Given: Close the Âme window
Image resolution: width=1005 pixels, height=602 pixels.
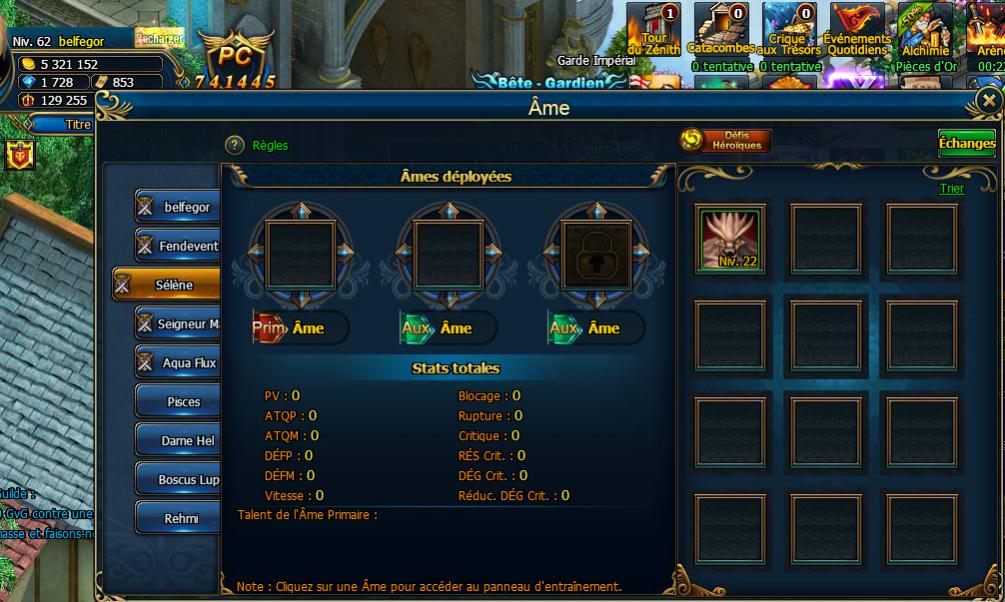Looking at the screenshot, I should point(989,101).
